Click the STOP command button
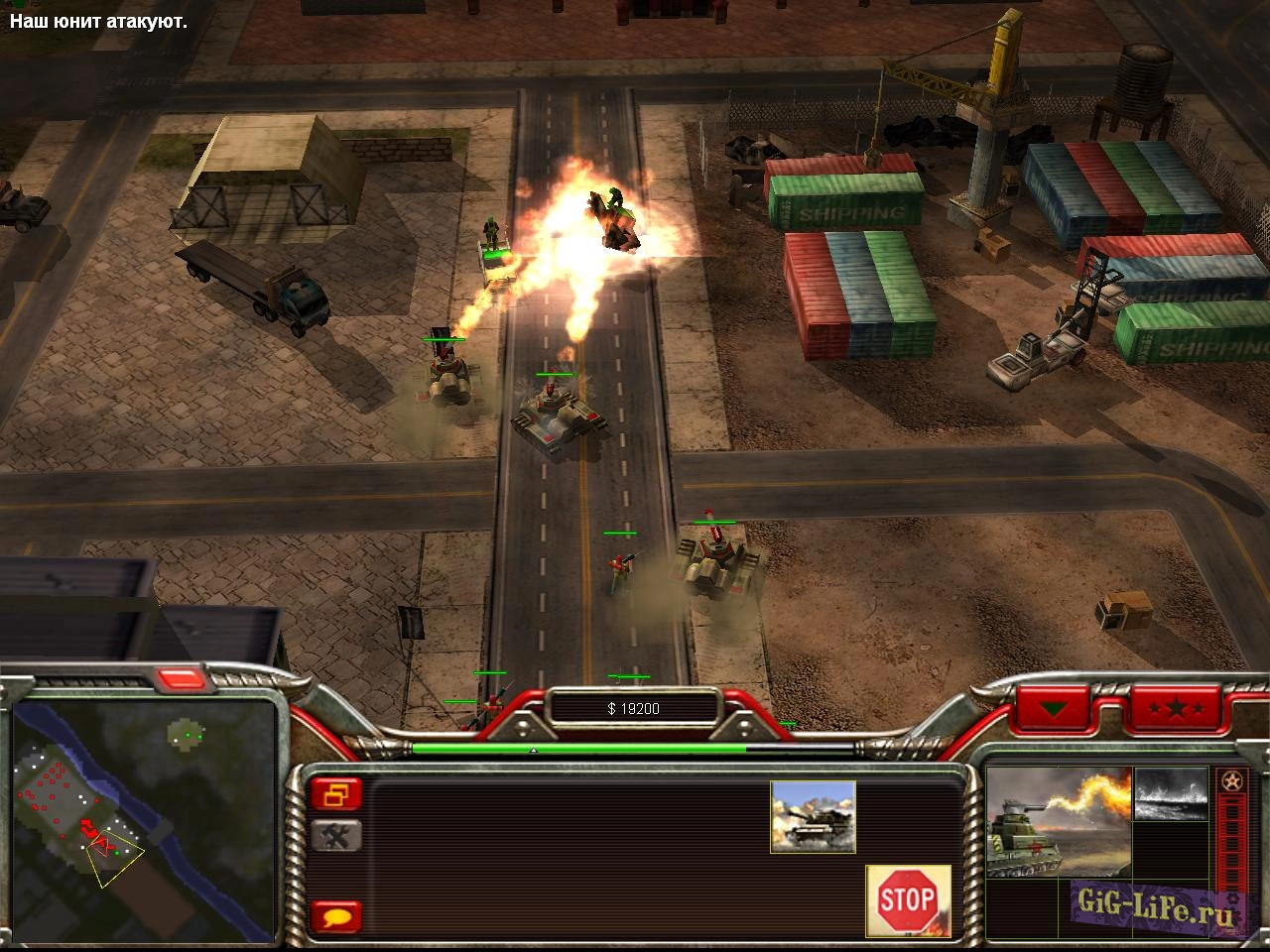The height and width of the screenshot is (952, 1270). [x=908, y=899]
